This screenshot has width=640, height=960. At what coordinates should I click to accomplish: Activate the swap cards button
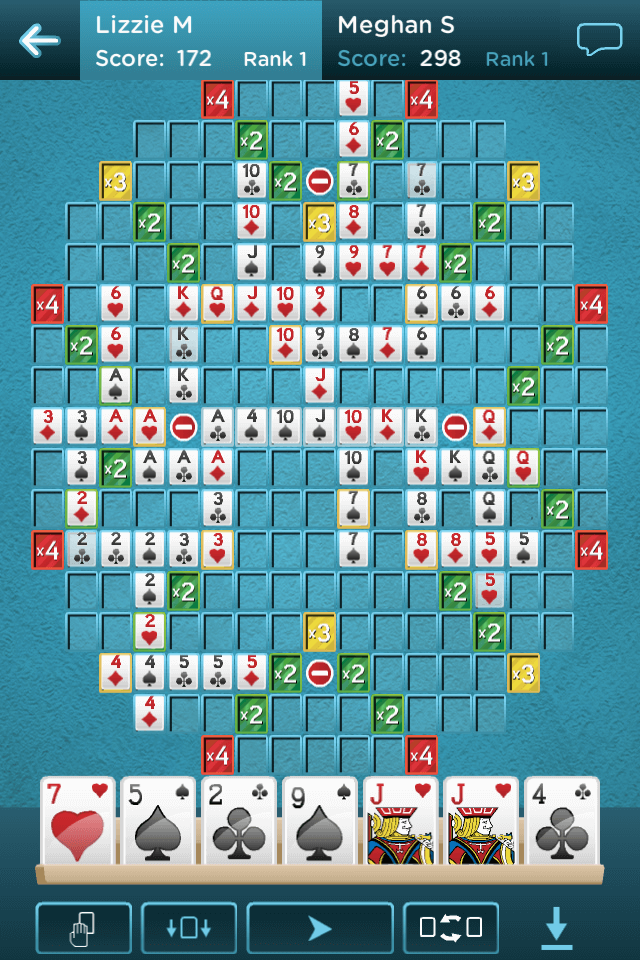pos(451,928)
